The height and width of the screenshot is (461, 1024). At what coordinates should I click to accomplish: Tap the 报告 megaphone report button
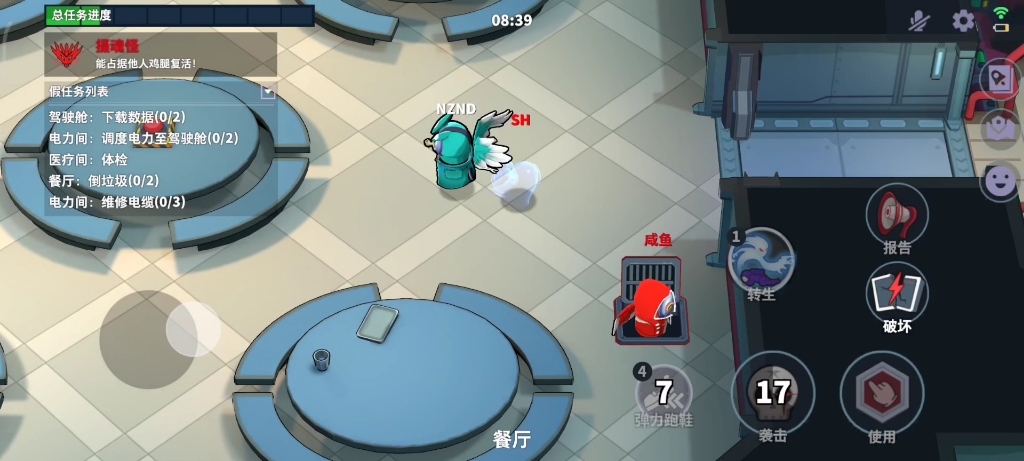pyautogui.click(x=897, y=217)
